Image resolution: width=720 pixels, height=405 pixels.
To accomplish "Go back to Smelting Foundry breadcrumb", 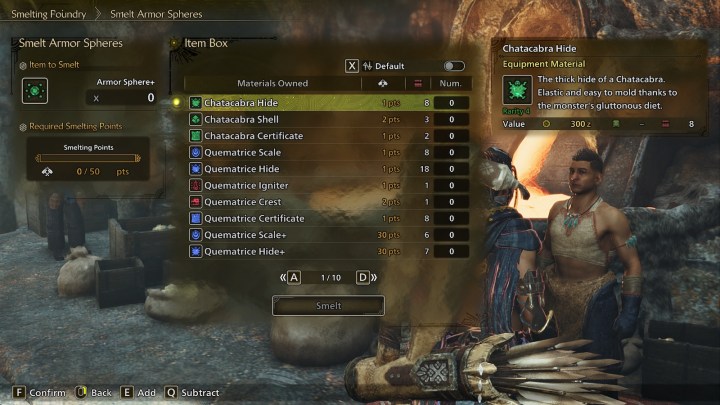I will click(46, 15).
